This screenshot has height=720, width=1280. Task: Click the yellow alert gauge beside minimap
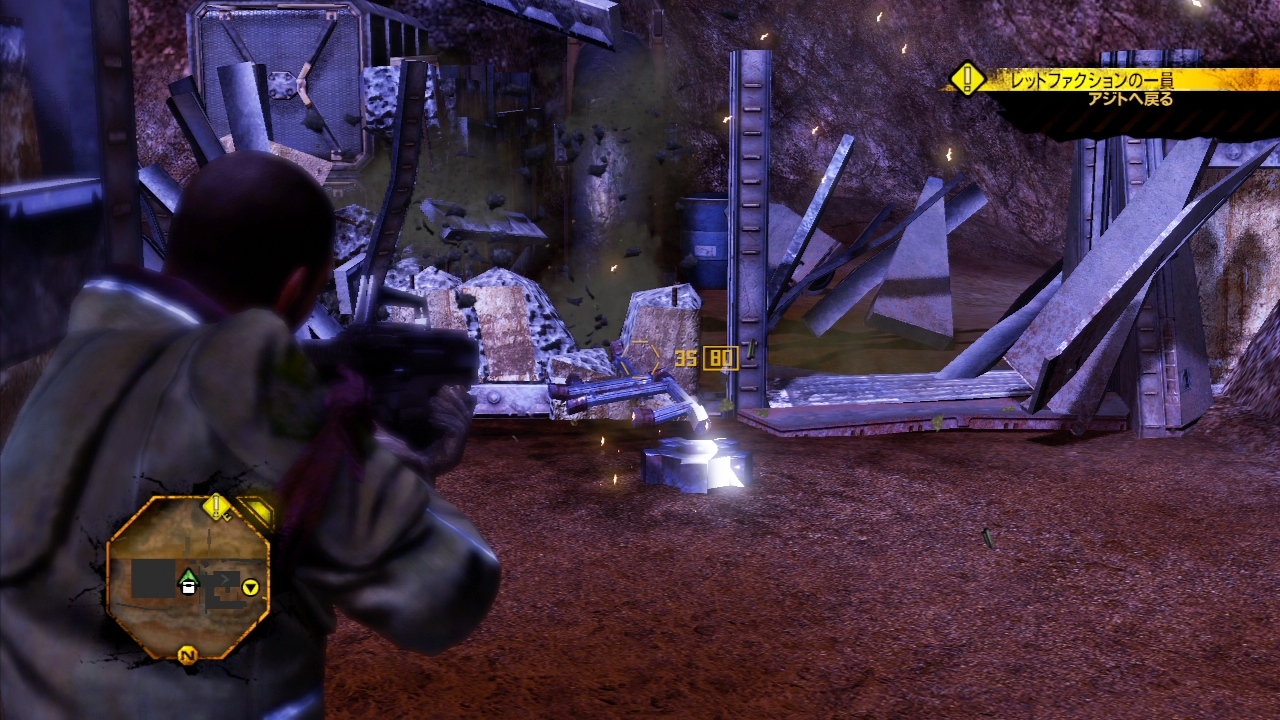tap(256, 511)
